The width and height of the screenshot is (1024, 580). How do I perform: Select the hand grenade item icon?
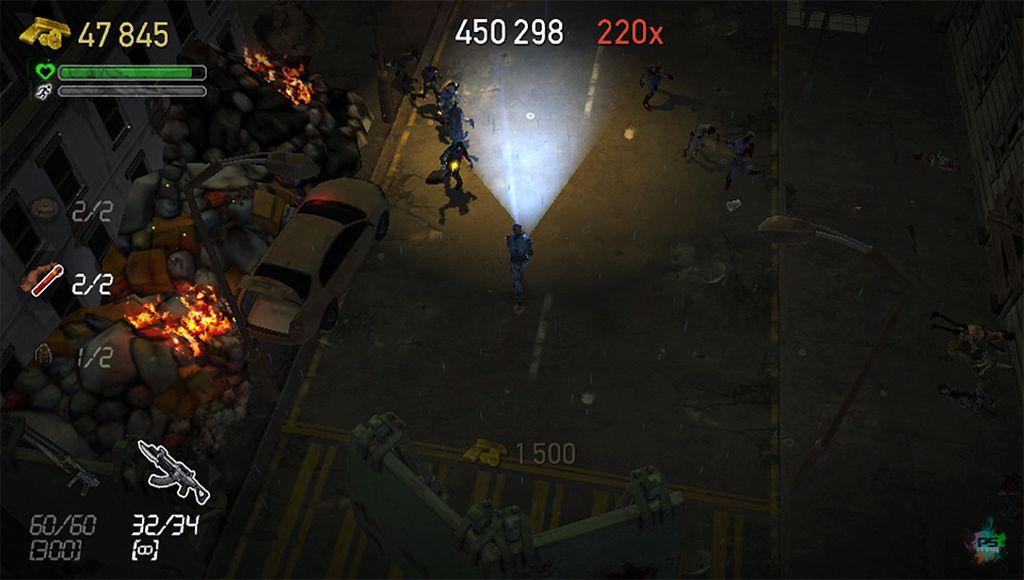(44, 354)
